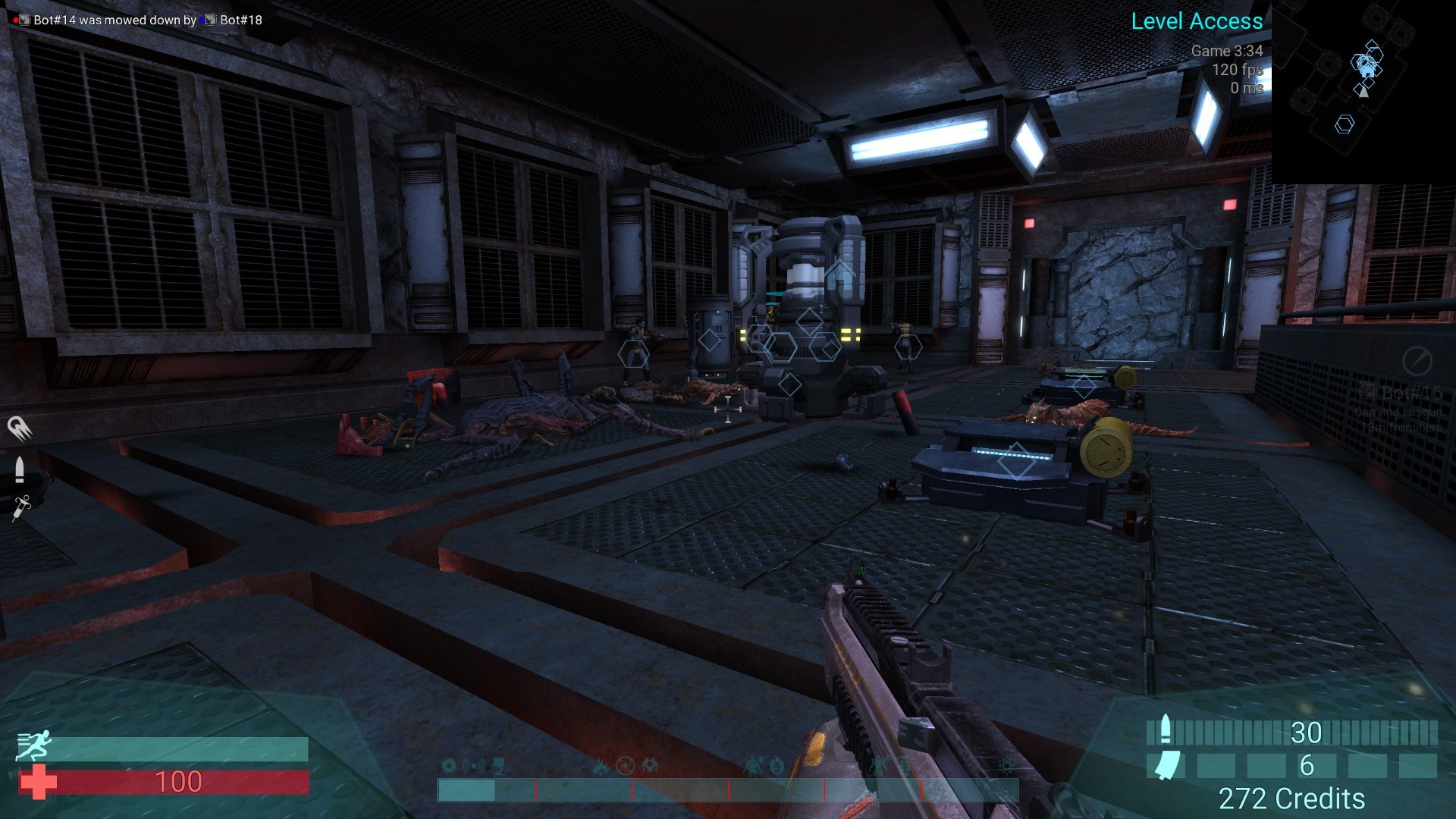Select the radar signal unlock icon
1456x819 pixels.
click(474, 766)
